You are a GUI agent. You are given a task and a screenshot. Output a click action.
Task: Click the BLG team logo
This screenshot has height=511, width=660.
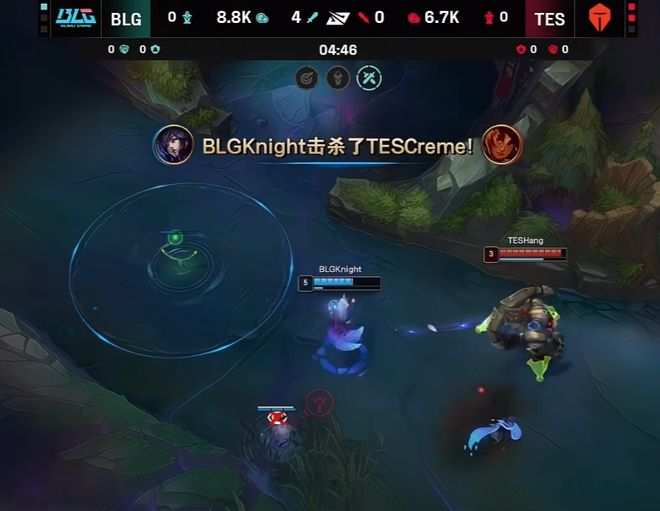point(75,18)
